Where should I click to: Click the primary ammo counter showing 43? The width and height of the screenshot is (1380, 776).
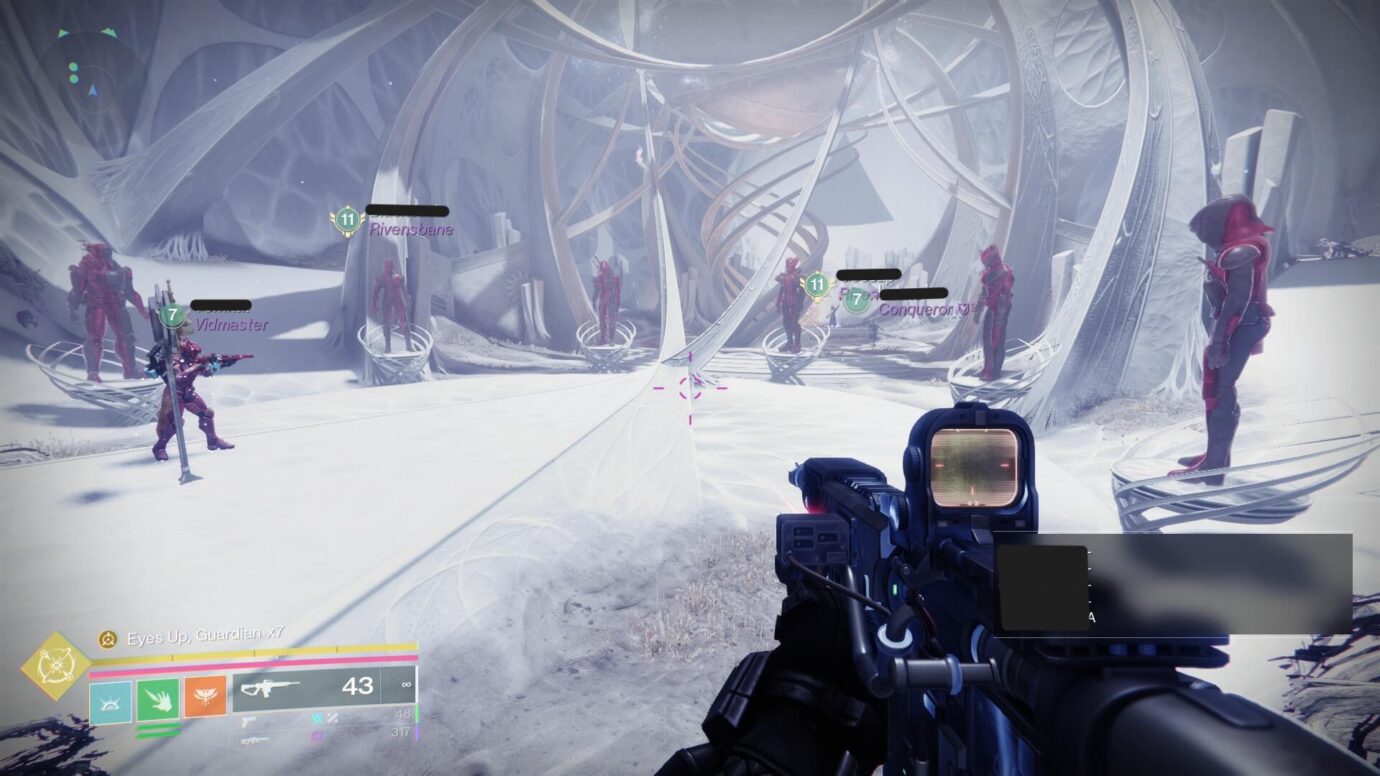point(358,687)
